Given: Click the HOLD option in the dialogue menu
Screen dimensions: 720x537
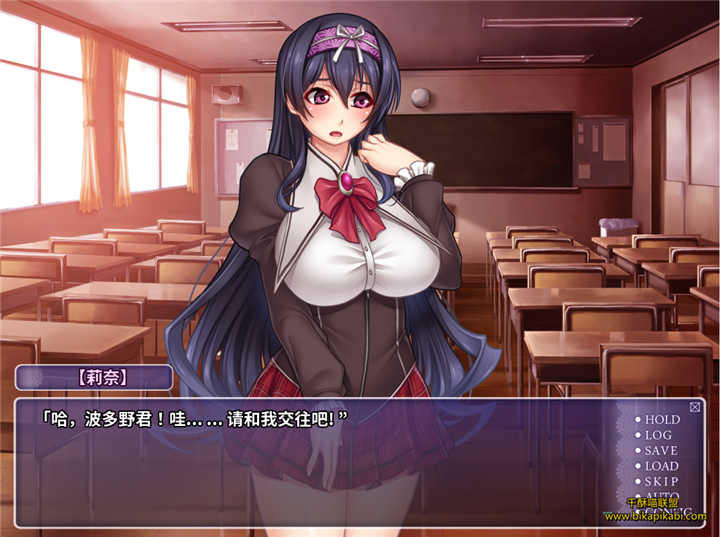Looking at the screenshot, I should (661, 420).
